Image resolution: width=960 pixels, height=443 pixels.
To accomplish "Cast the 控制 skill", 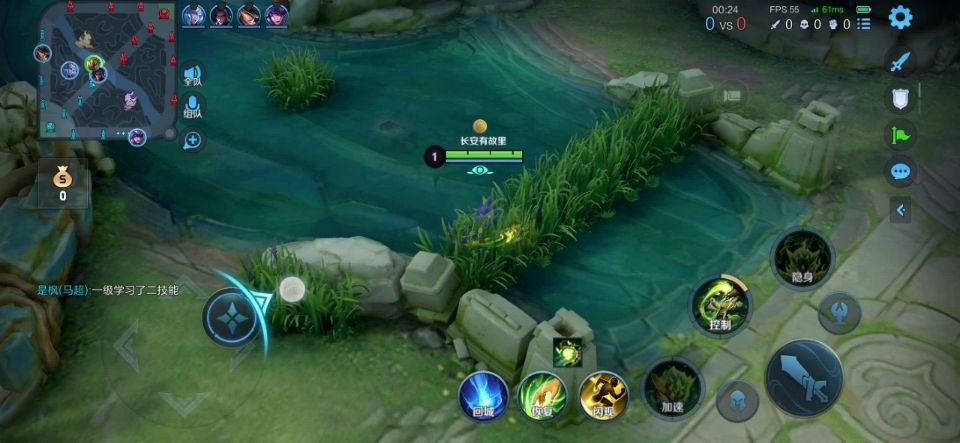I will (721, 306).
